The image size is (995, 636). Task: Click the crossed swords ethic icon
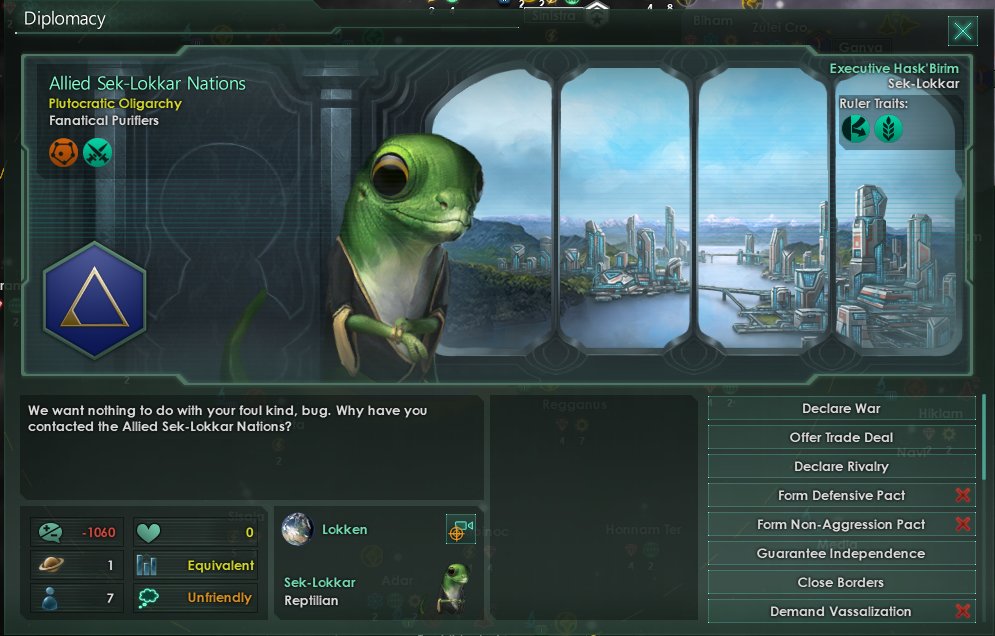tap(98, 152)
